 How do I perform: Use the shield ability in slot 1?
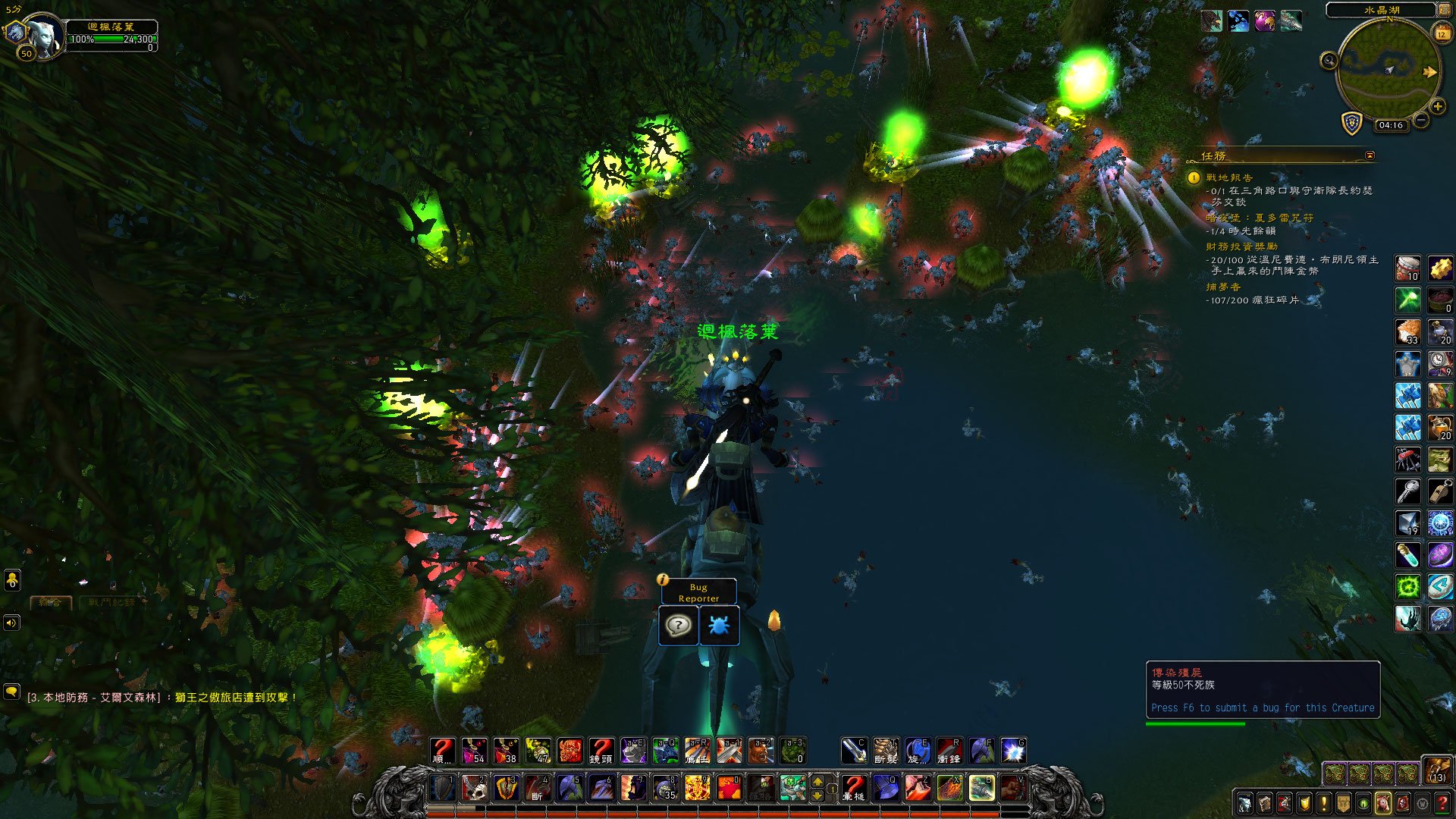click(x=443, y=788)
